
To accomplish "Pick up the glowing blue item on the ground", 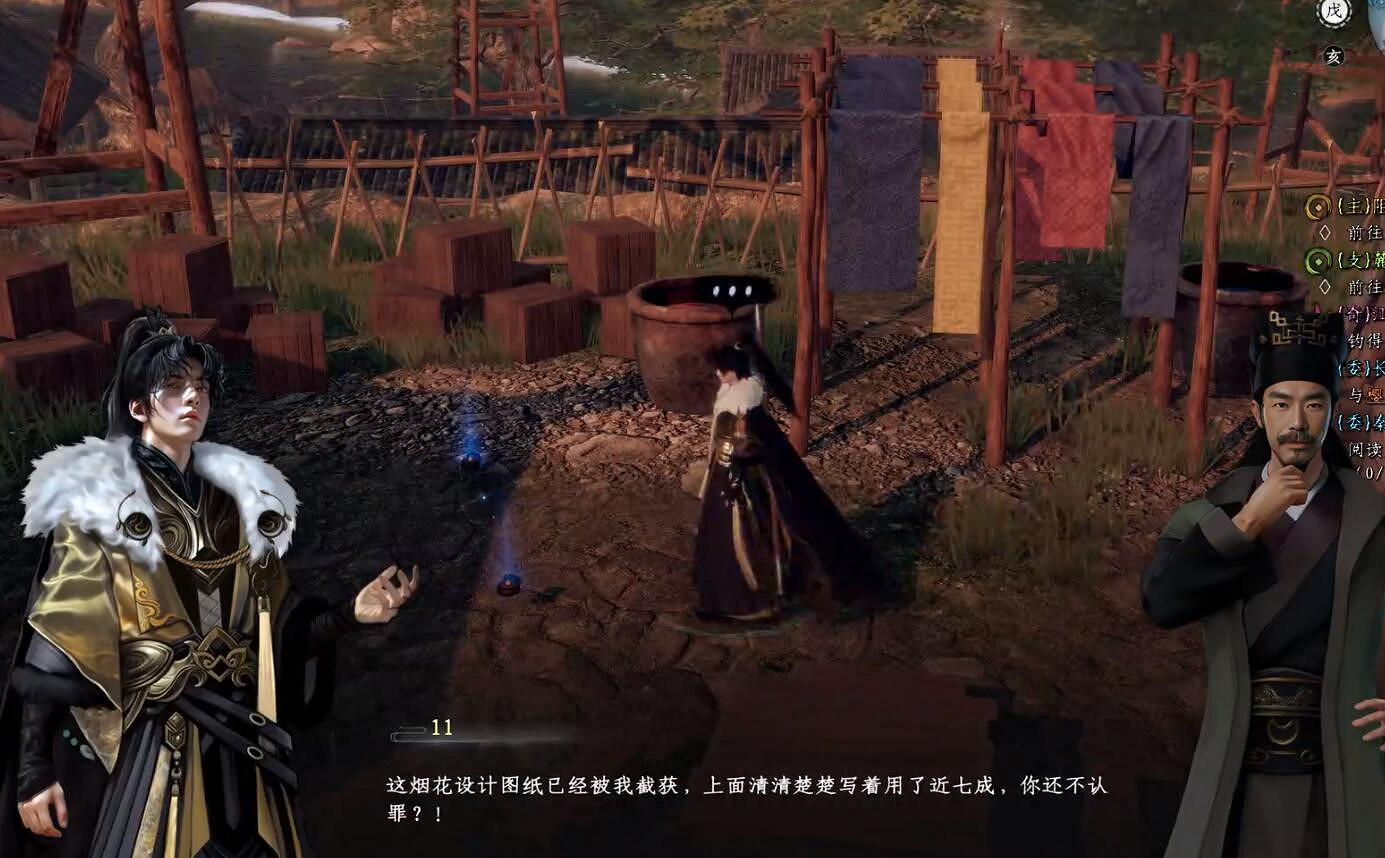I will coord(468,462).
